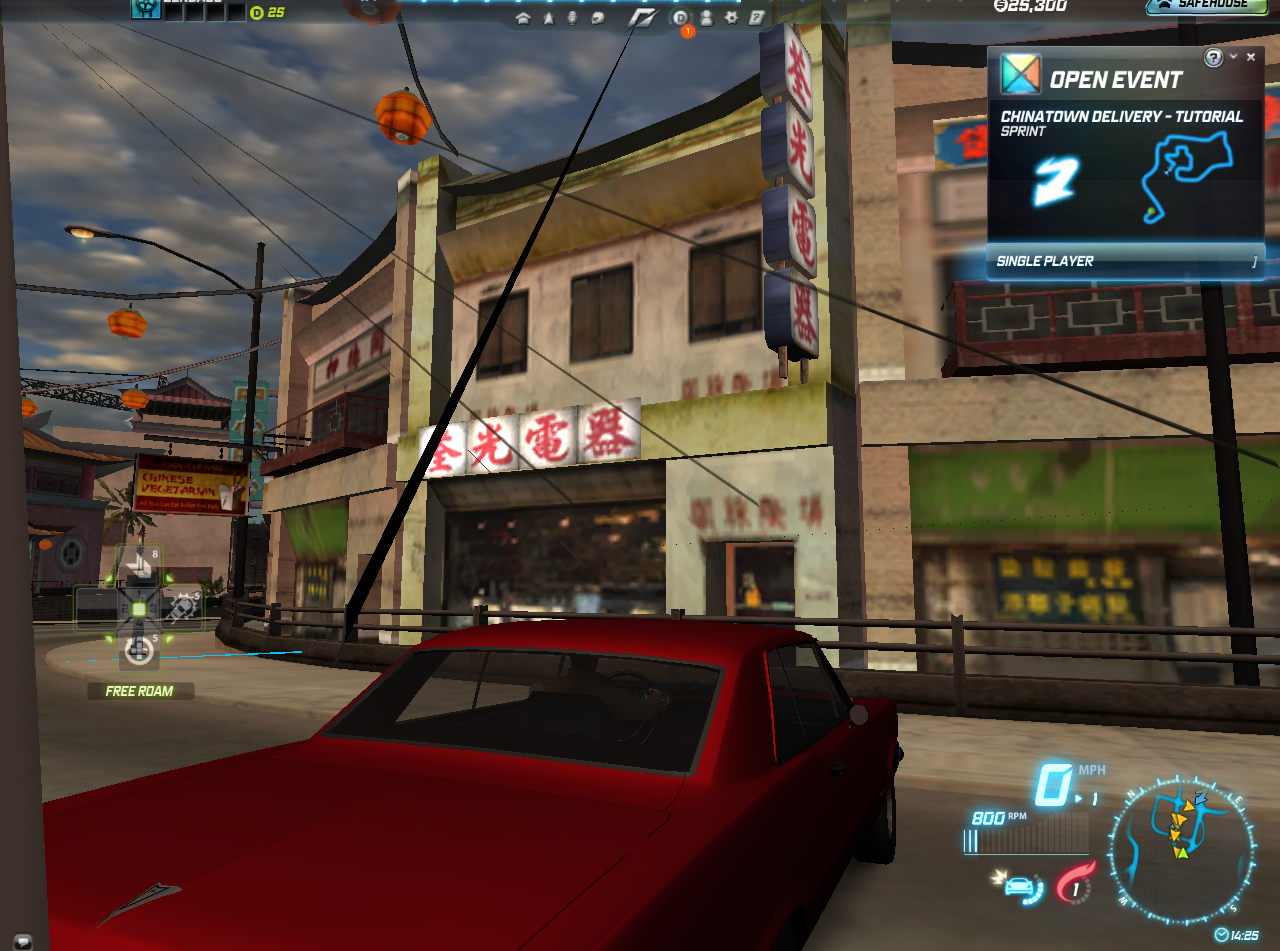Open help for the Open Event panel

(x=1213, y=57)
